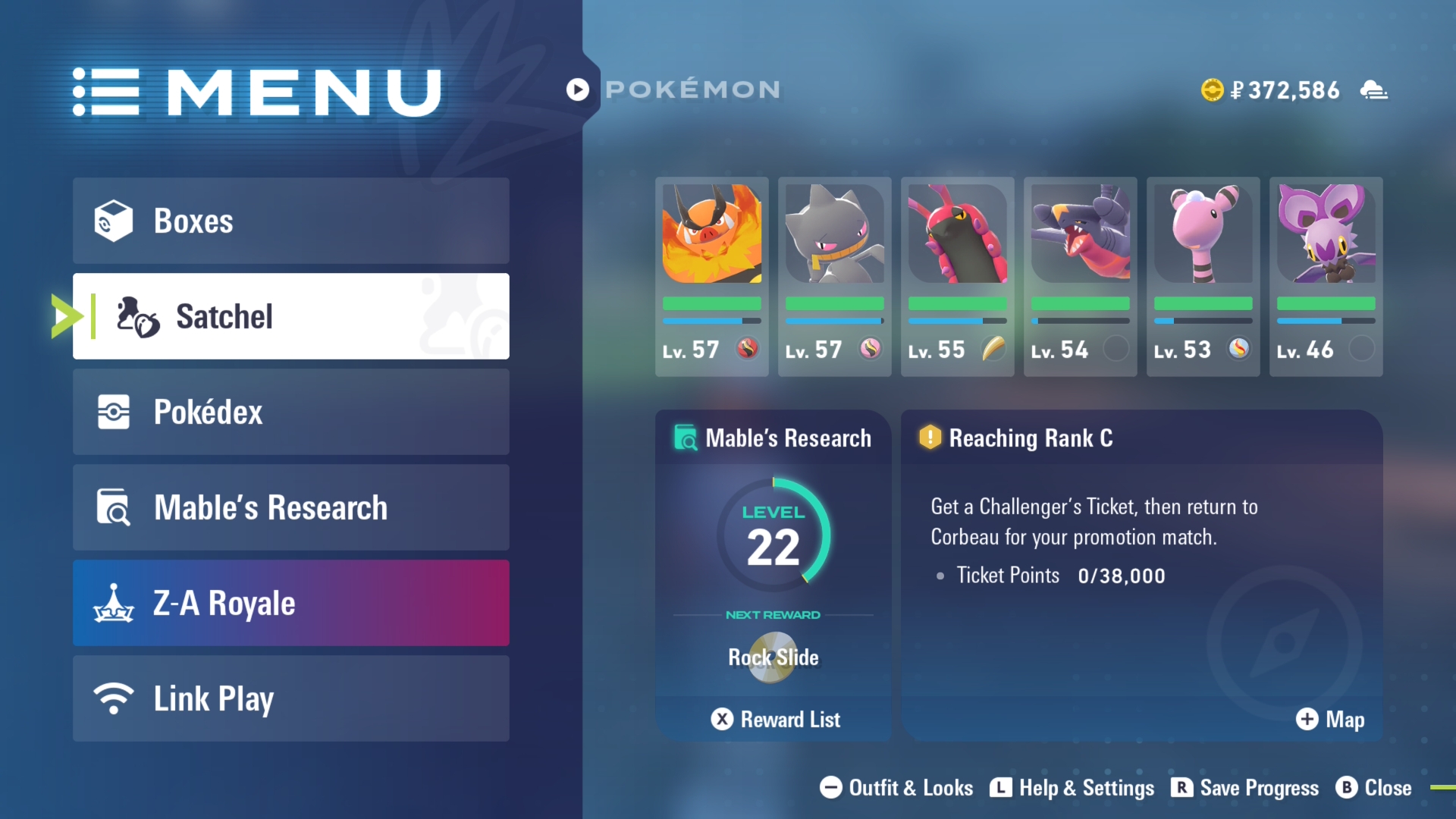1456x819 pixels.
Task: Open the Pokémon party header
Action: 673,89
